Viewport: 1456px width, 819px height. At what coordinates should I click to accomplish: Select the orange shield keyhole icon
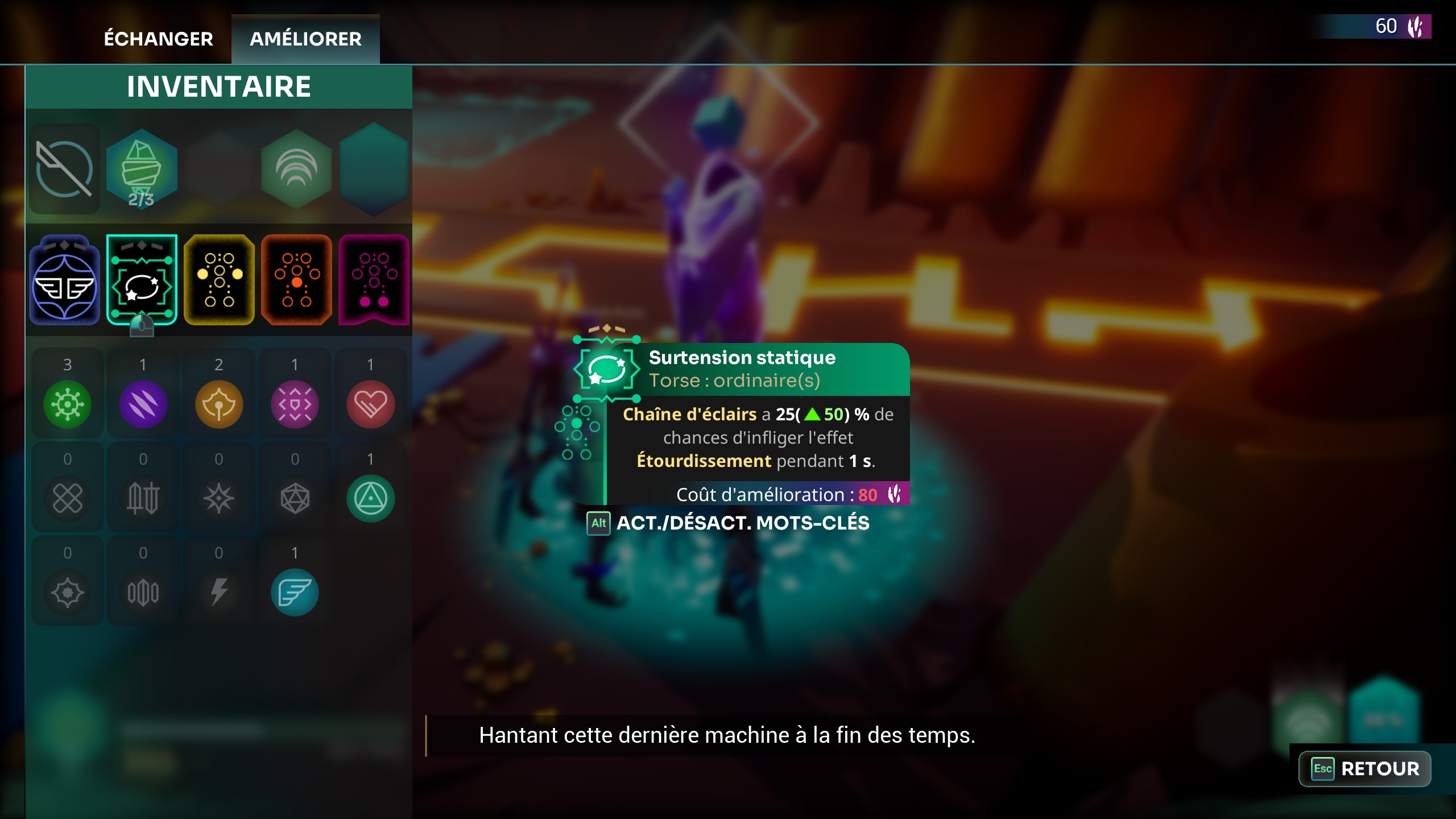pyautogui.click(x=219, y=404)
